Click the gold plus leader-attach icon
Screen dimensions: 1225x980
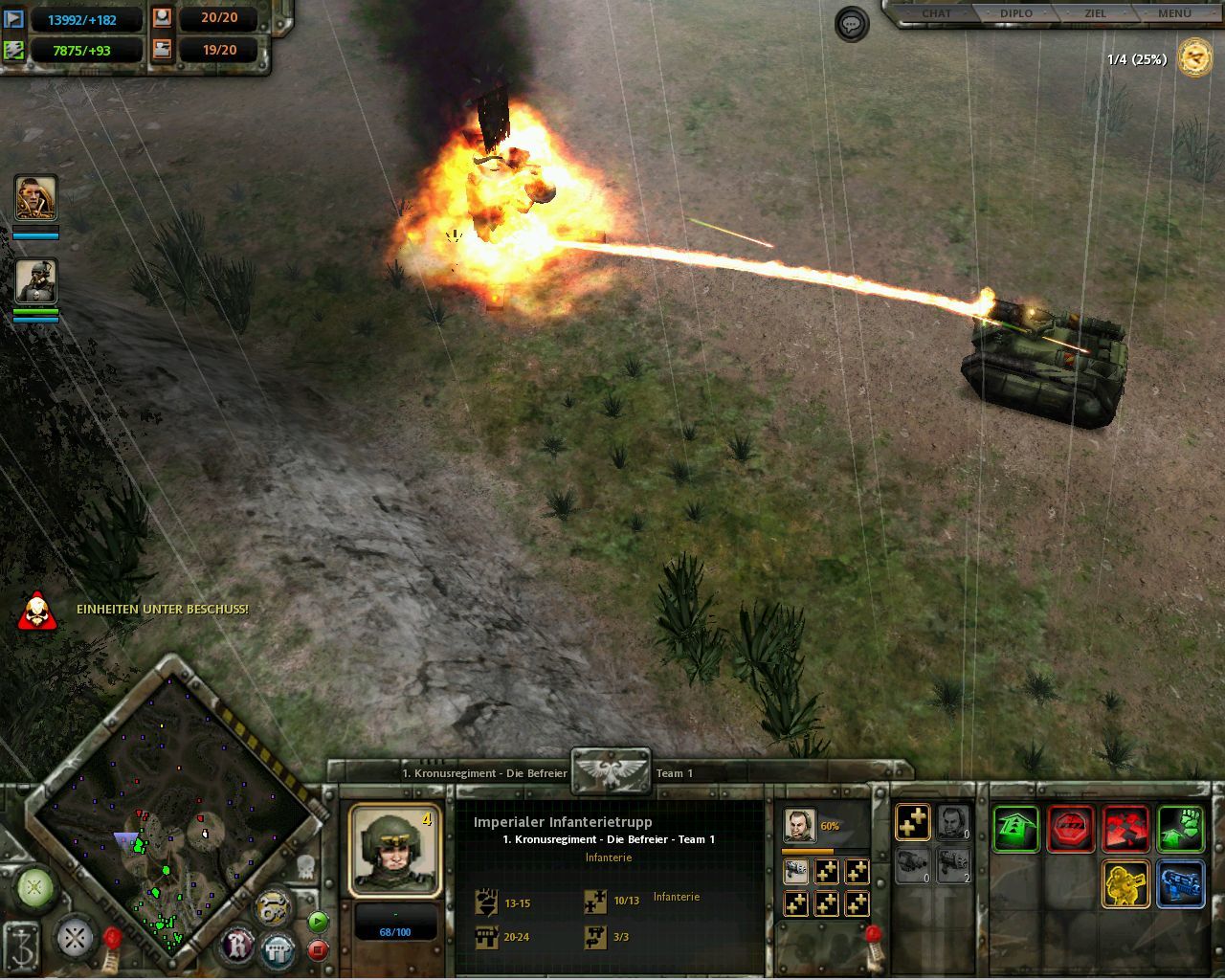click(911, 821)
